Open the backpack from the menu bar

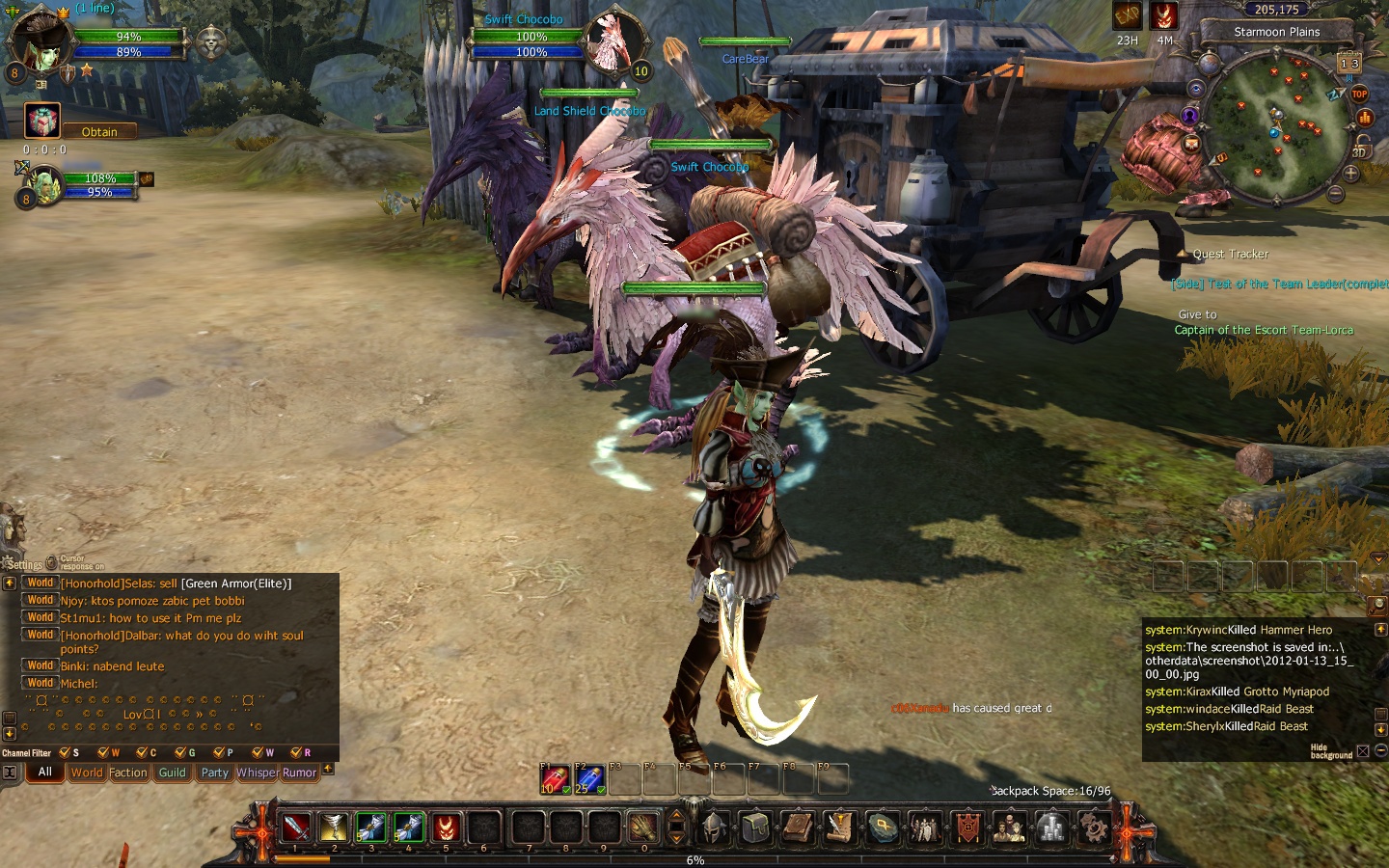756,827
